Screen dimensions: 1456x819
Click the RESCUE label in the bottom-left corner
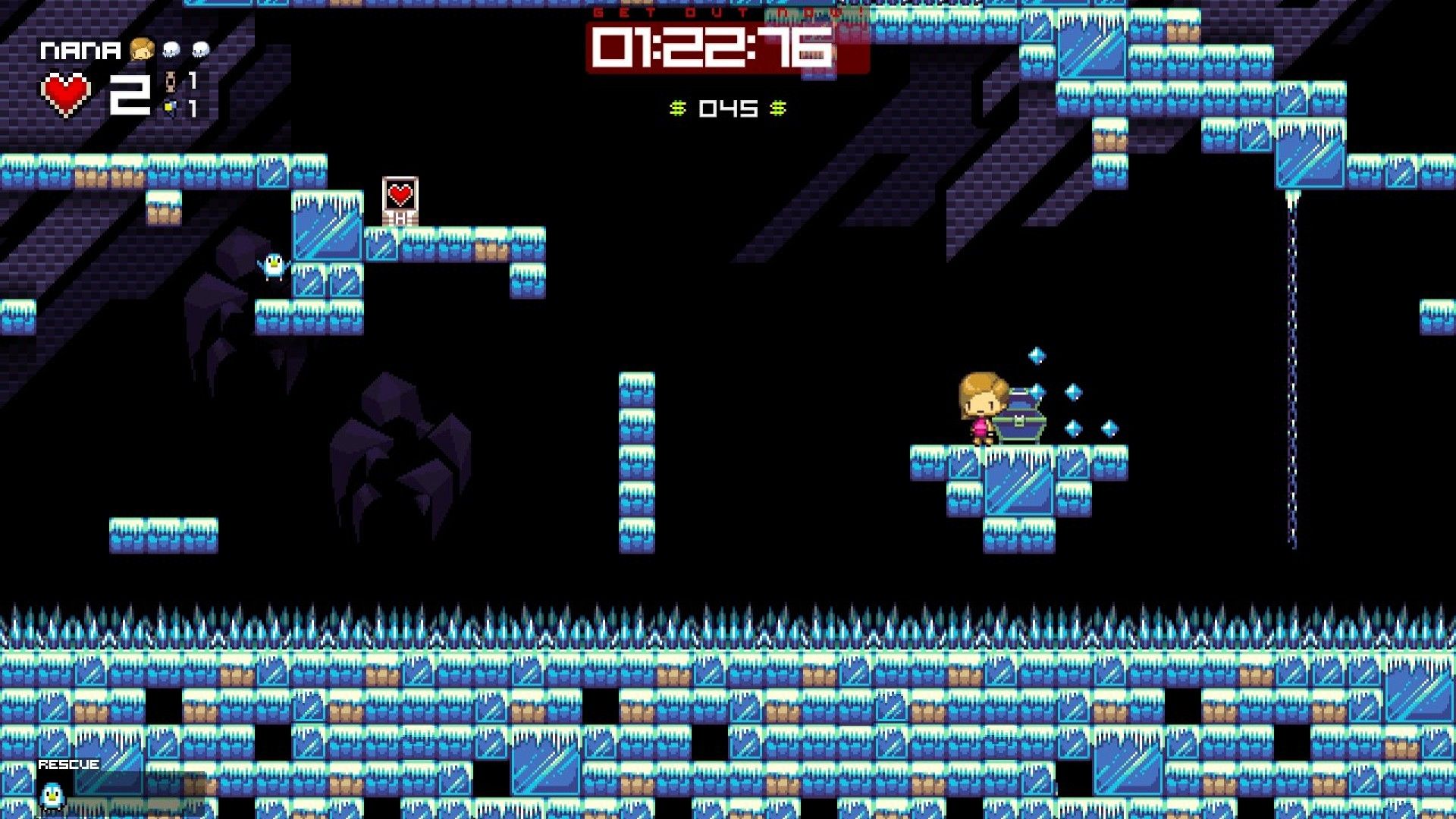coord(68,765)
